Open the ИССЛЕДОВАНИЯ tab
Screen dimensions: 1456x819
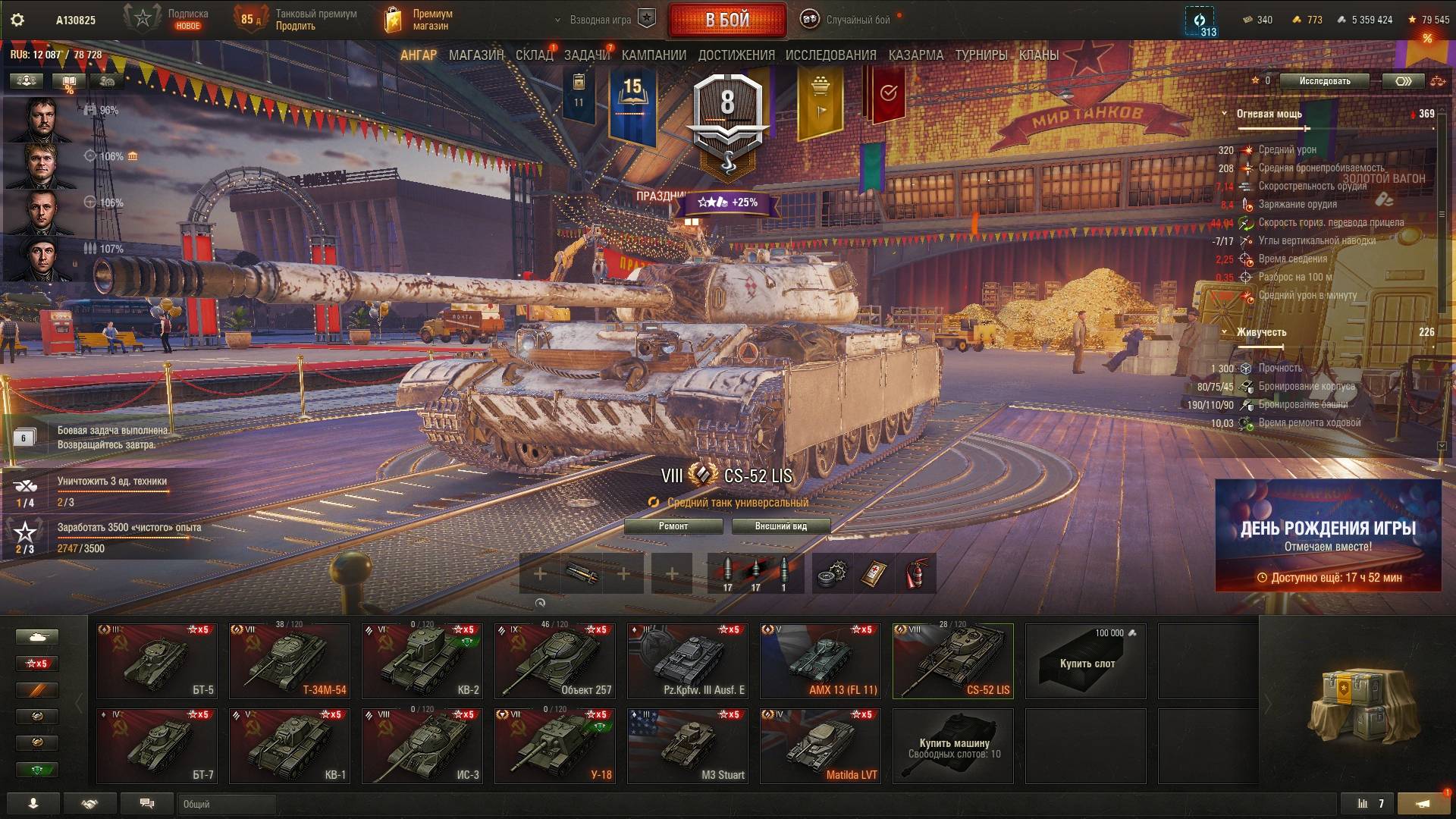[x=830, y=55]
